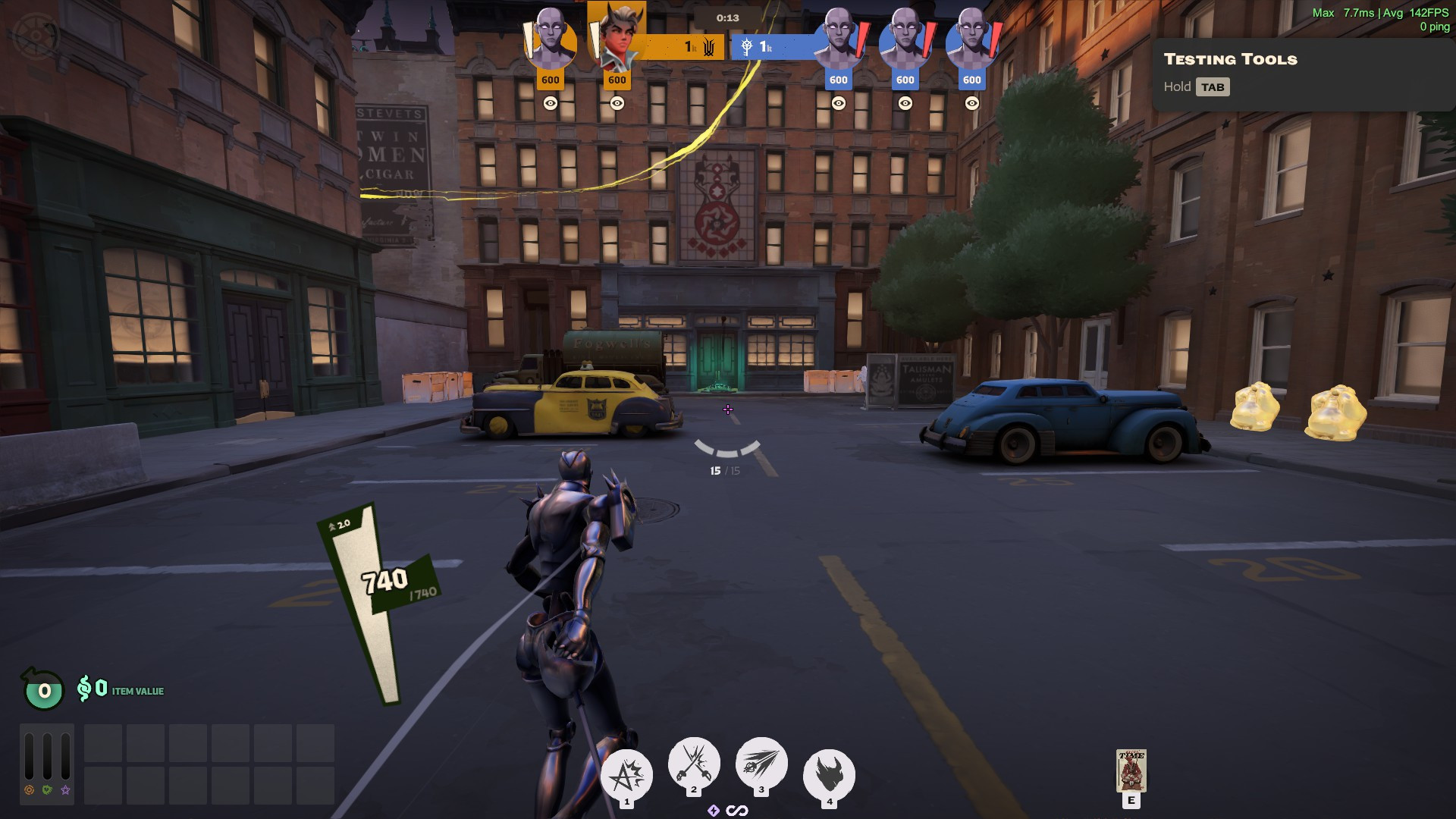The image size is (1456, 819).
Task: Click the orange target stat icon
Action: click(x=29, y=790)
